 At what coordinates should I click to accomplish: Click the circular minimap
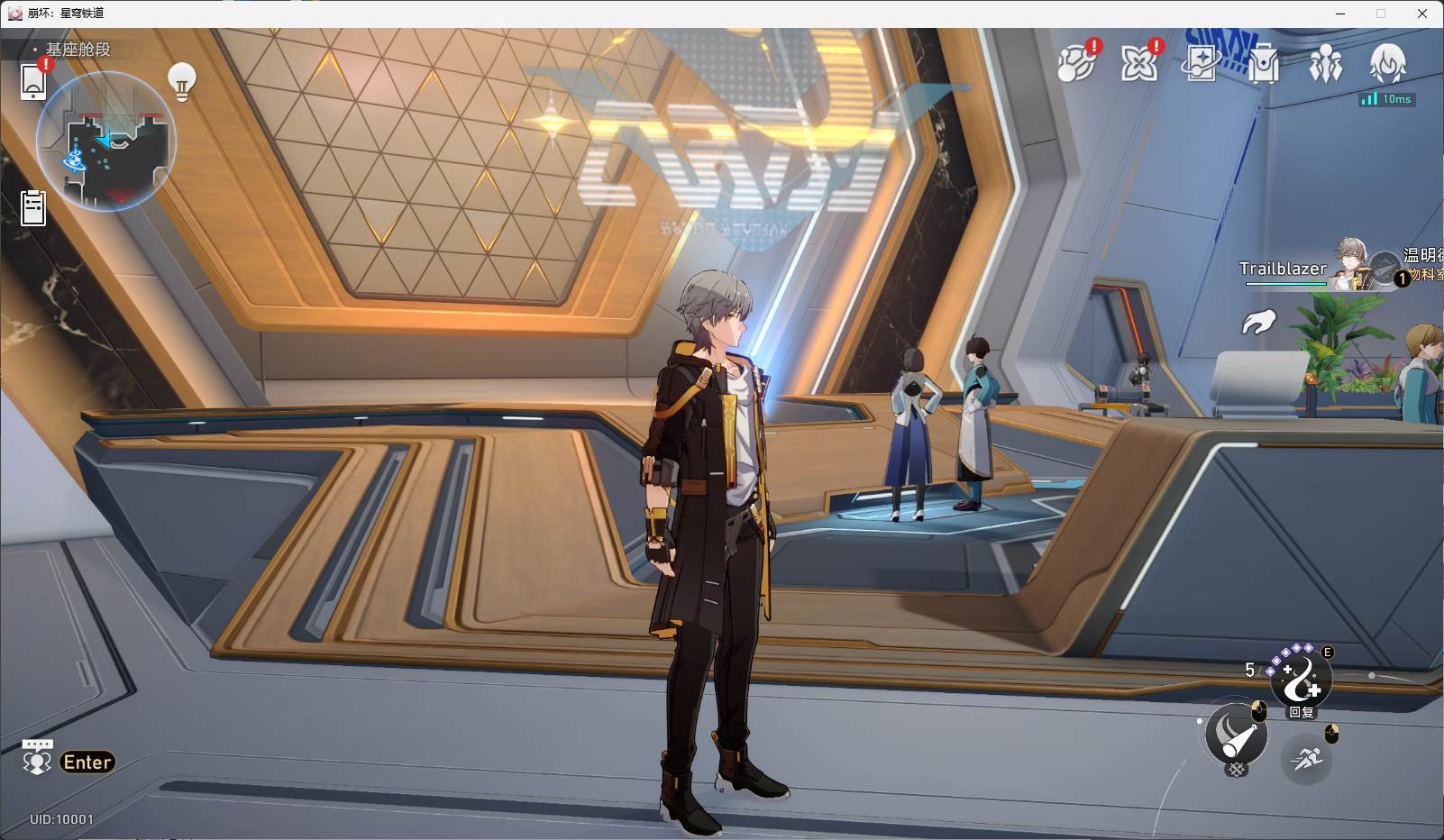(x=105, y=142)
